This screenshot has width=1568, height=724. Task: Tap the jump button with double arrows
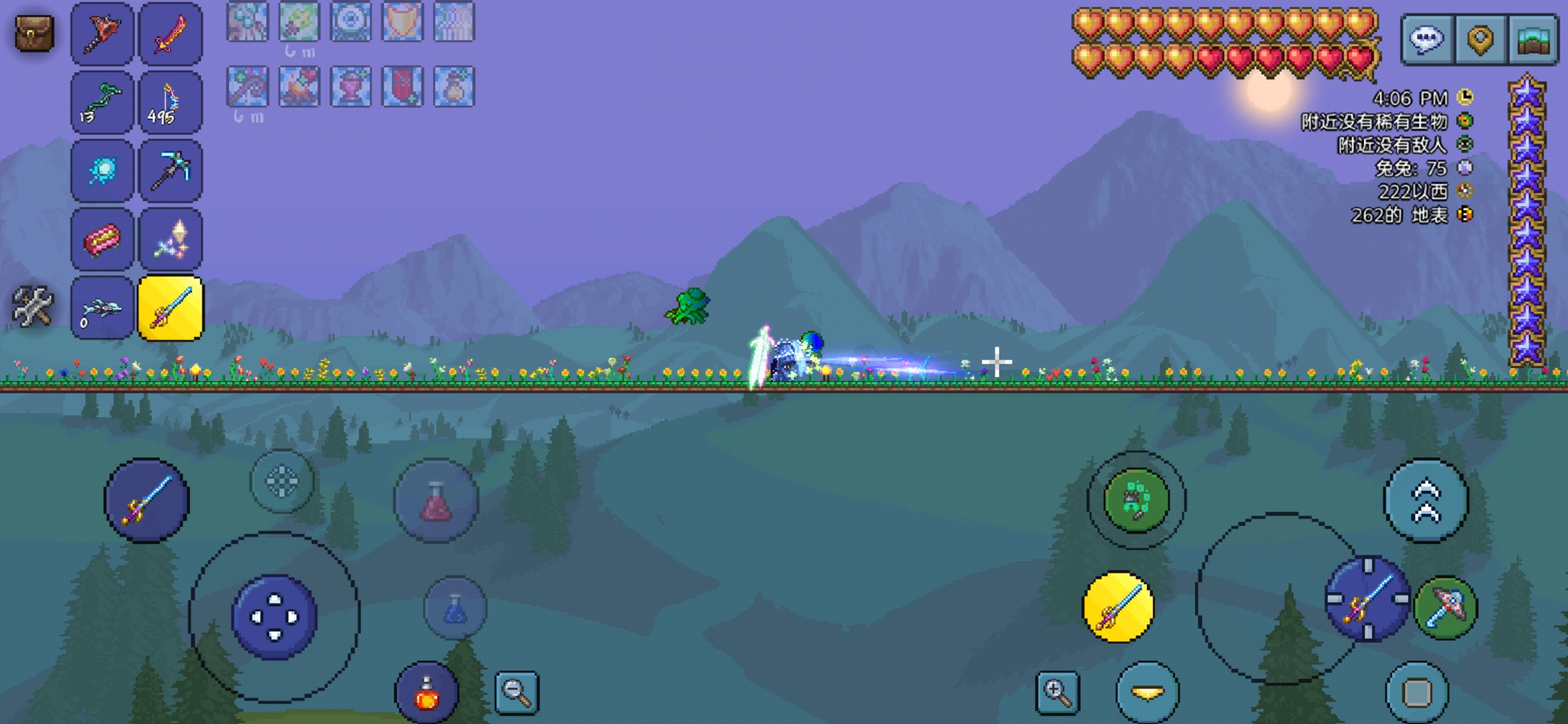tap(1426, 501)
